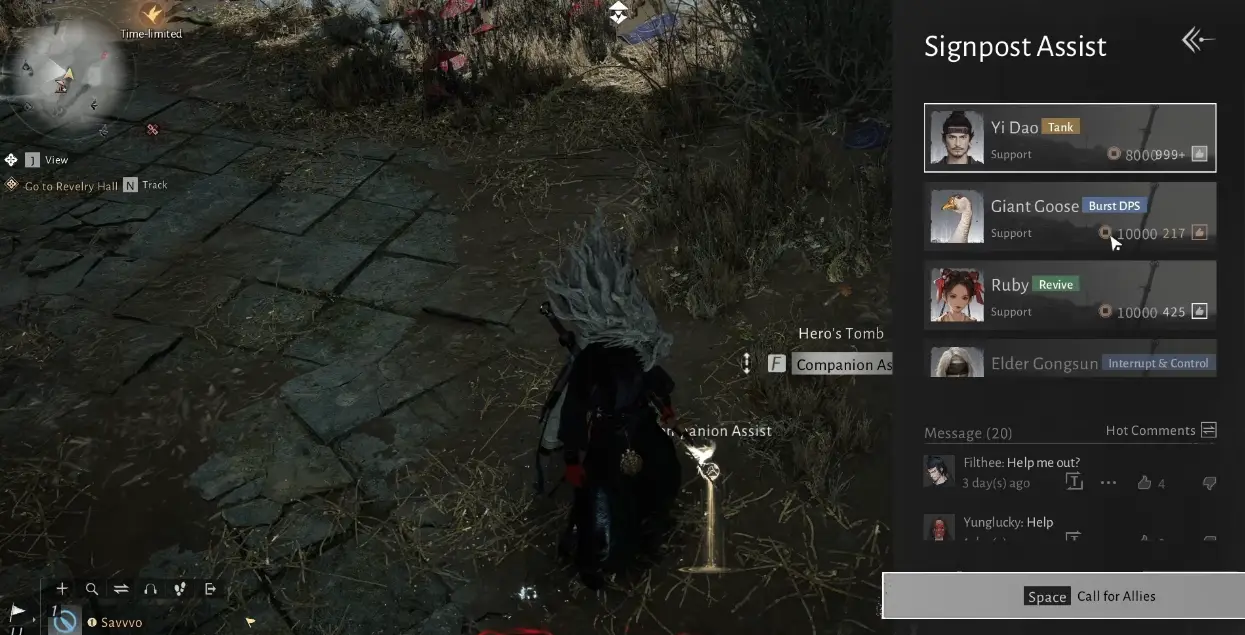Click the exit door icon in the toolbar
1245x635 pixels.
point(210,589)
